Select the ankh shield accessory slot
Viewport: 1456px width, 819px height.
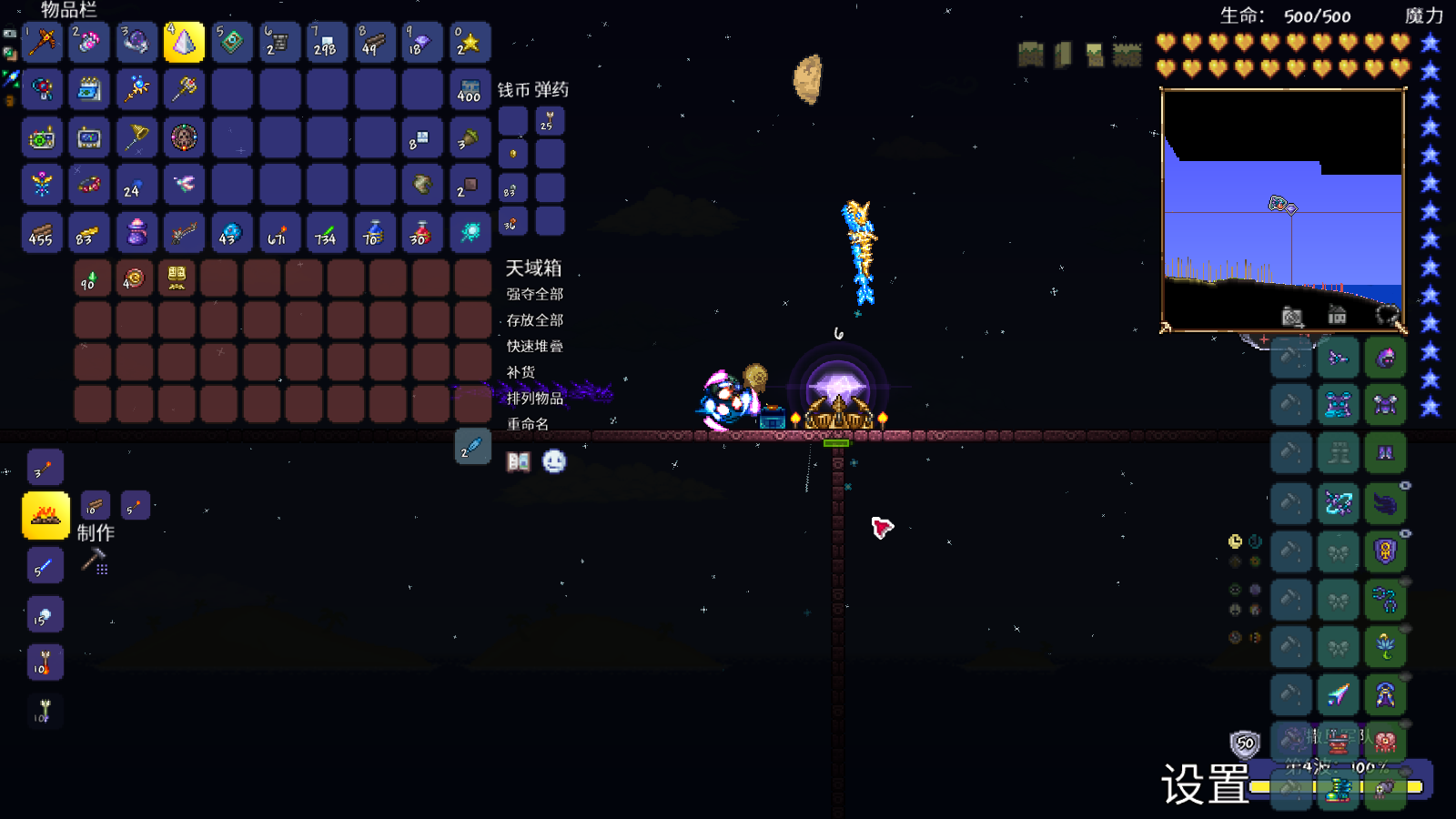pos(1385,551)
